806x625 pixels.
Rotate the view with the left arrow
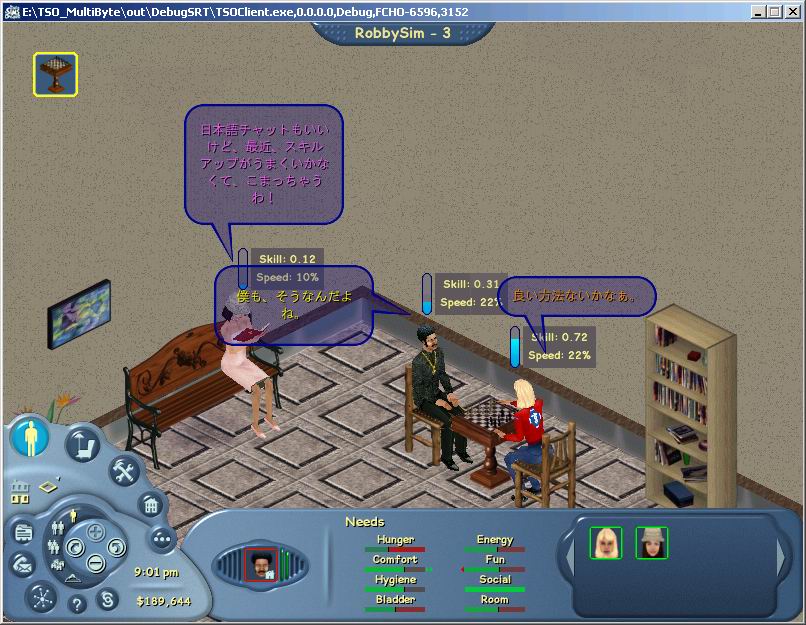74,547
